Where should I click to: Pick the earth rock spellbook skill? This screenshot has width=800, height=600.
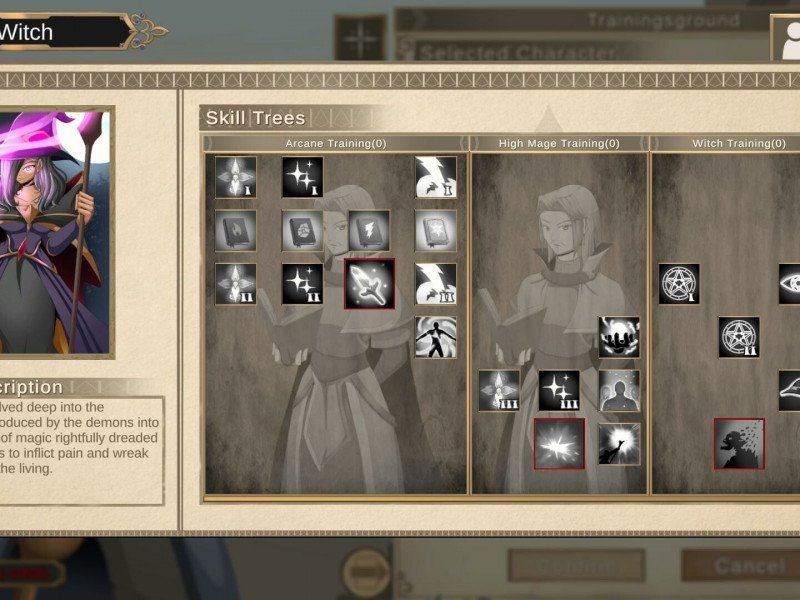tap(302, 230)
